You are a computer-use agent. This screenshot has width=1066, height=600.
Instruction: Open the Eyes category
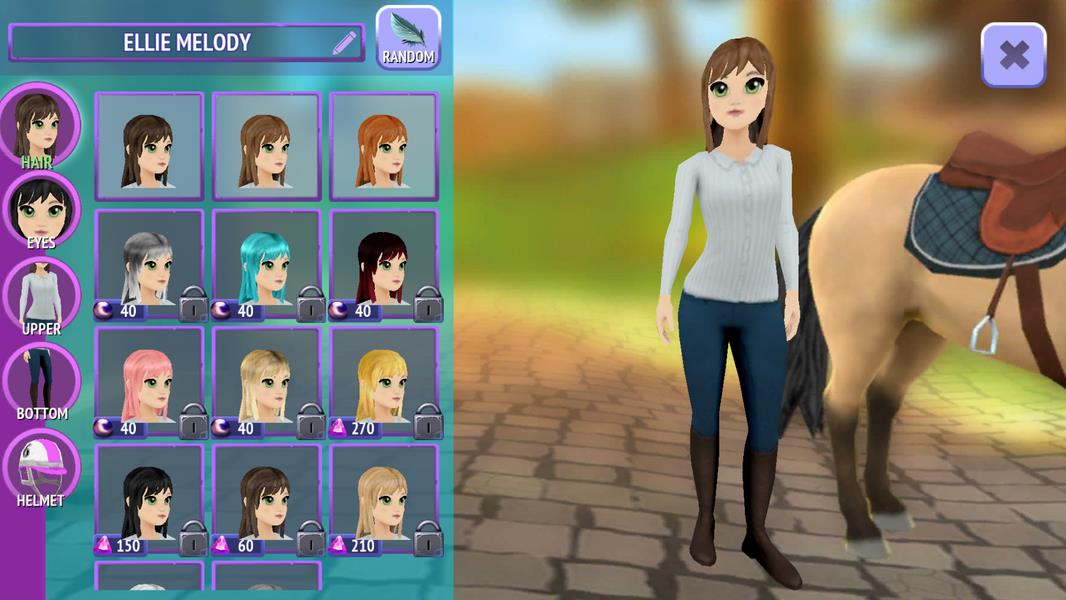[41, 210]
